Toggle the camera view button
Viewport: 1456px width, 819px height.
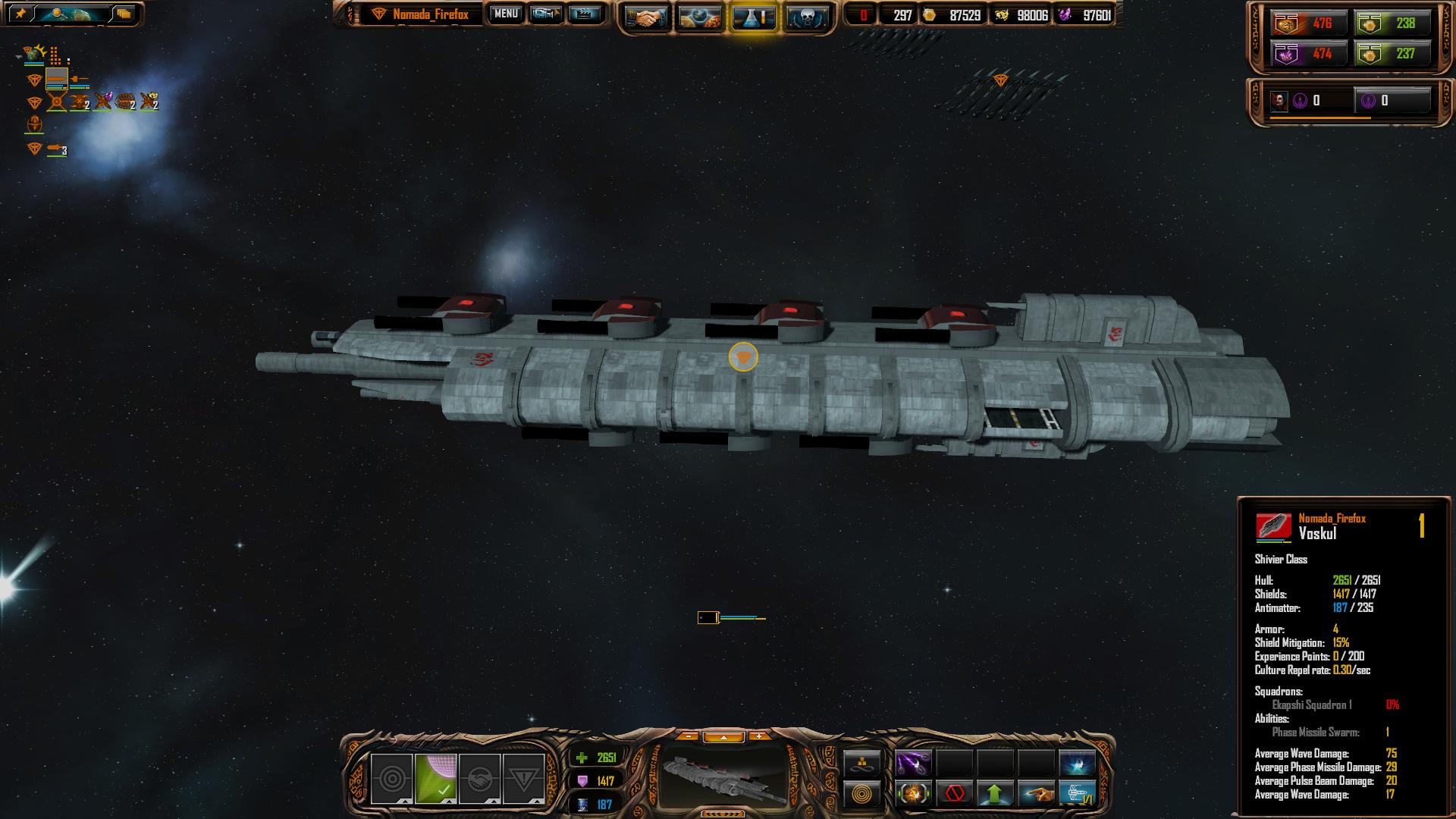pyautogui.click(x=546, y=14)
